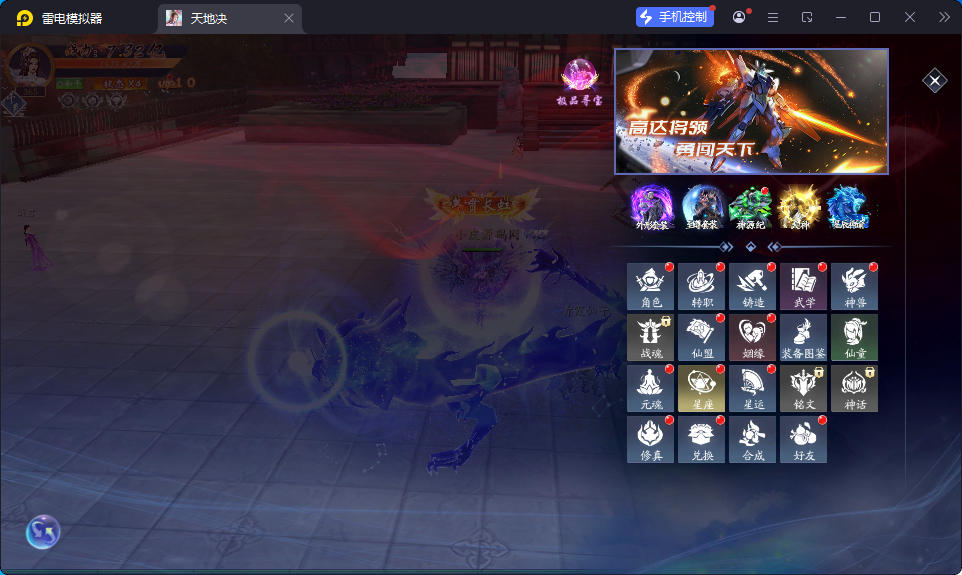Click the 高达将领 mecha banner
Image resolution: width=962 pixels, height=575 pixels.
(751, 111)
